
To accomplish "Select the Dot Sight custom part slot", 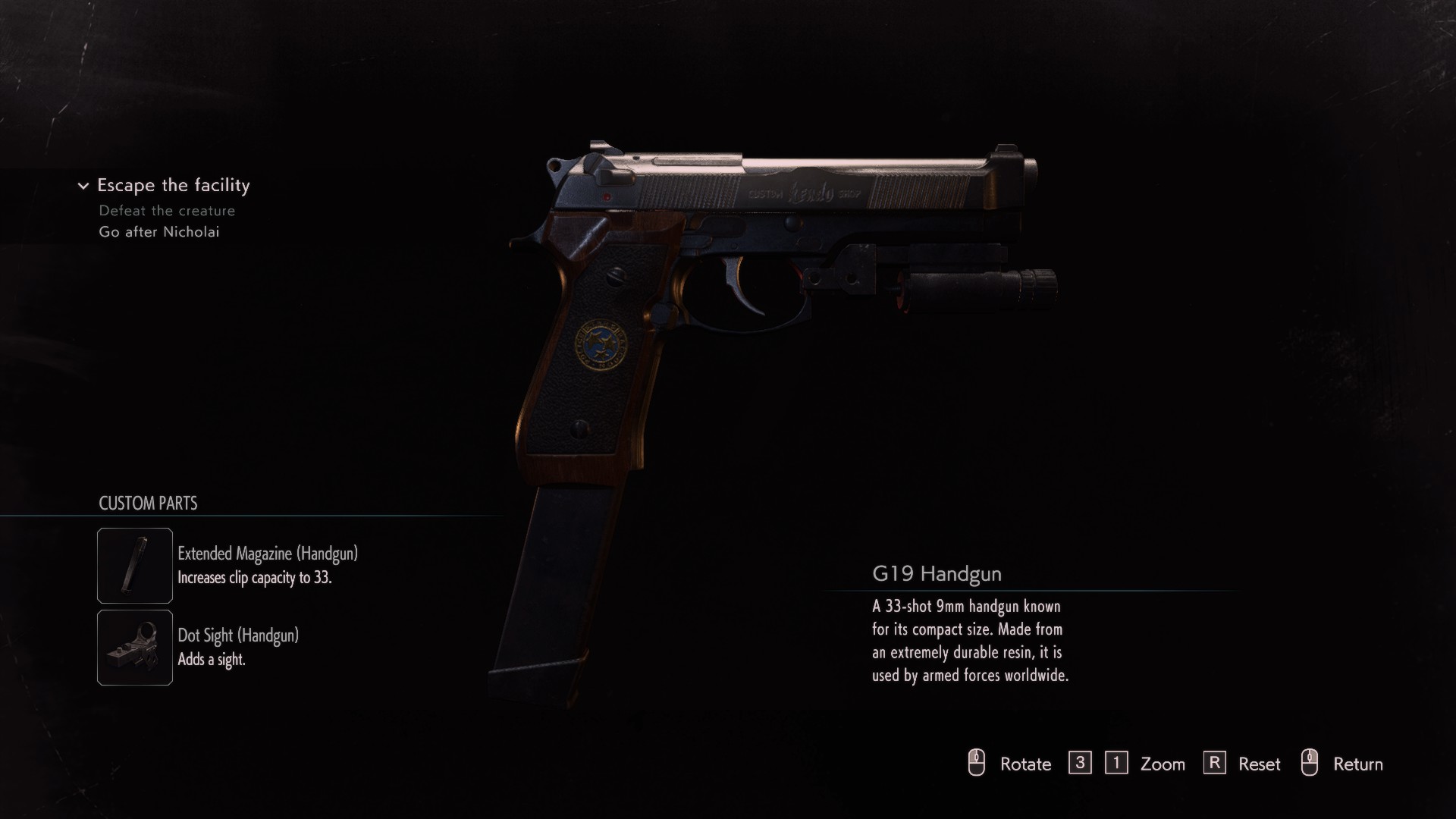I will [x=135, y=648].
